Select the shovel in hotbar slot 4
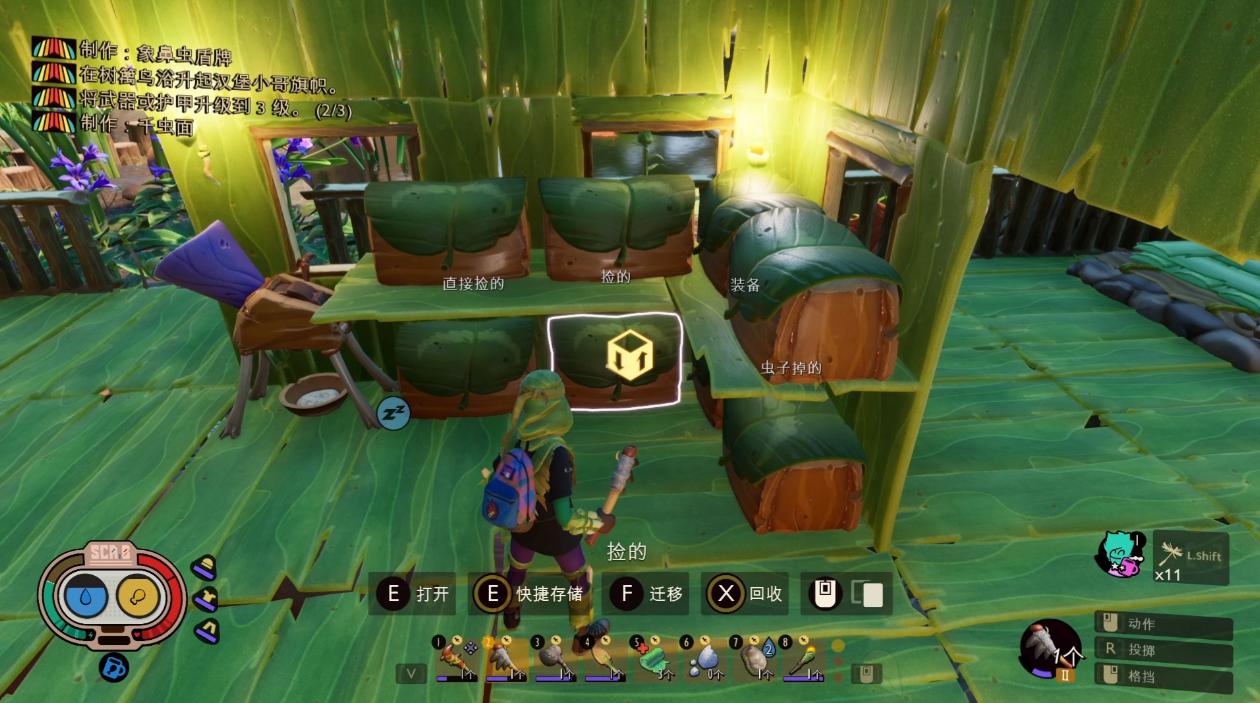The width and height of the screenshot is (1260, 703). coord(605,660)
